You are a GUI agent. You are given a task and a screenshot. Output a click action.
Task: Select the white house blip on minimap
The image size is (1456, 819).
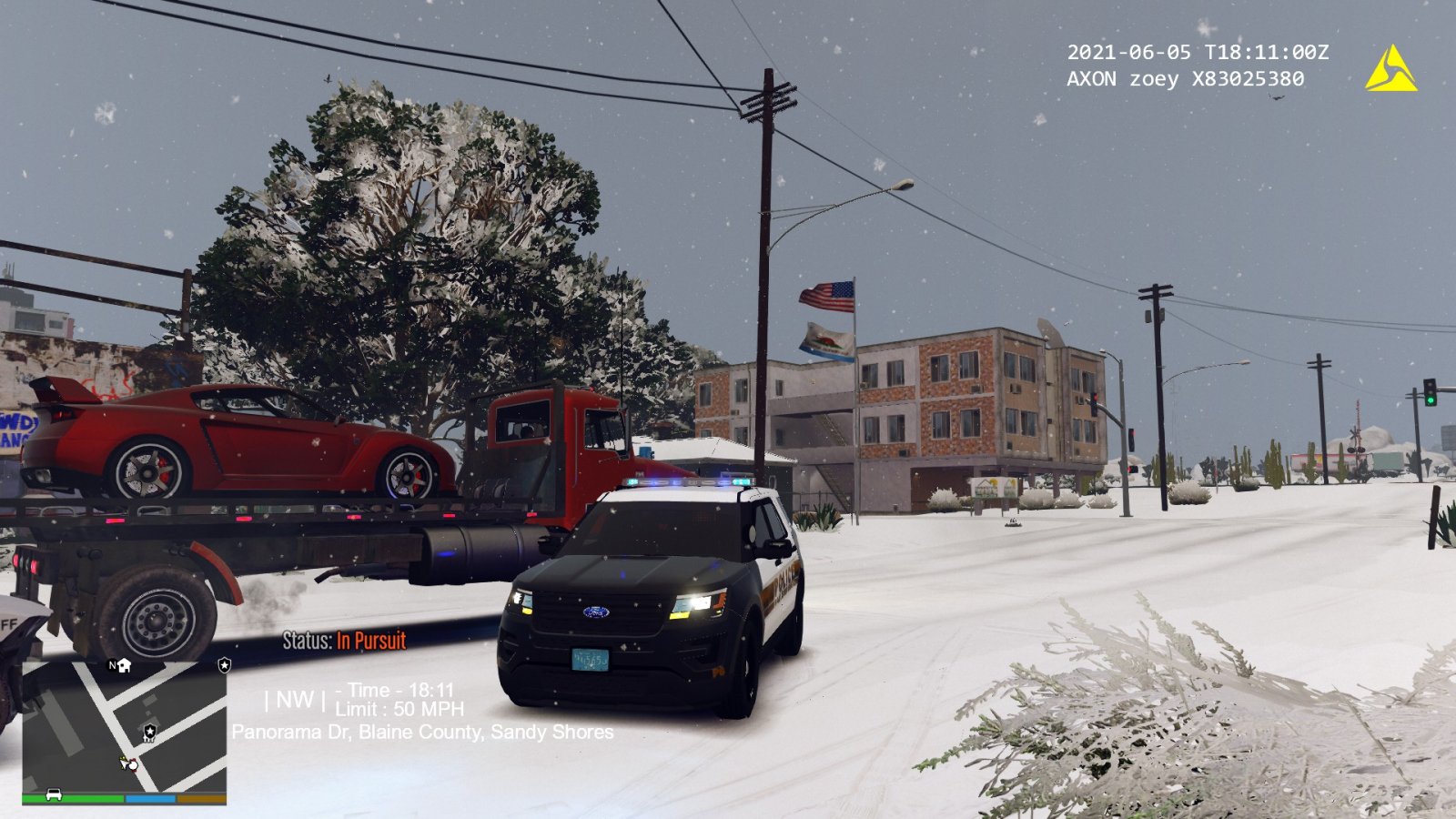click(x=125, y=665)
